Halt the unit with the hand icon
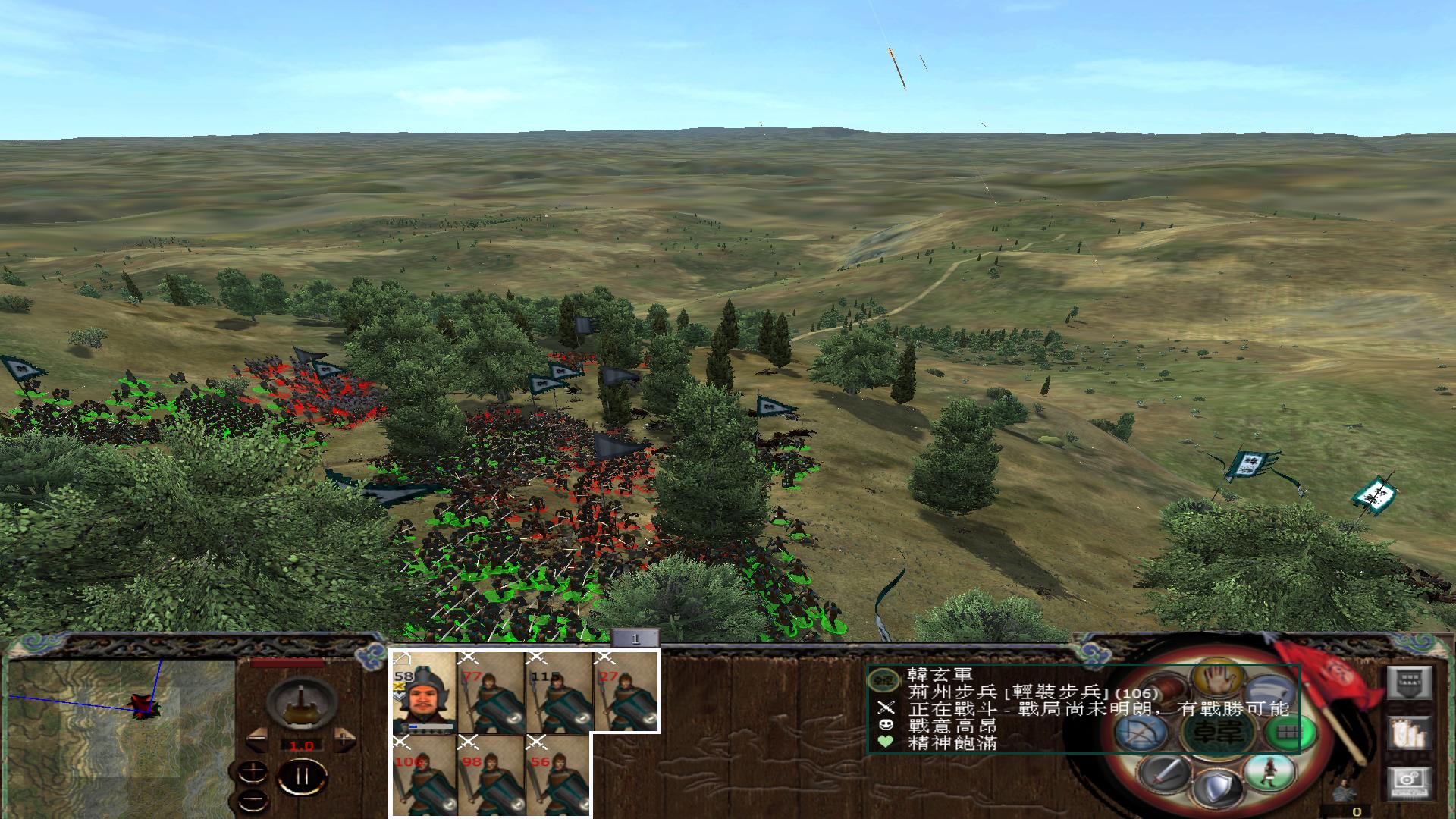Image resolution: width=1456 pixels, height=819 pixels. 1218,679
